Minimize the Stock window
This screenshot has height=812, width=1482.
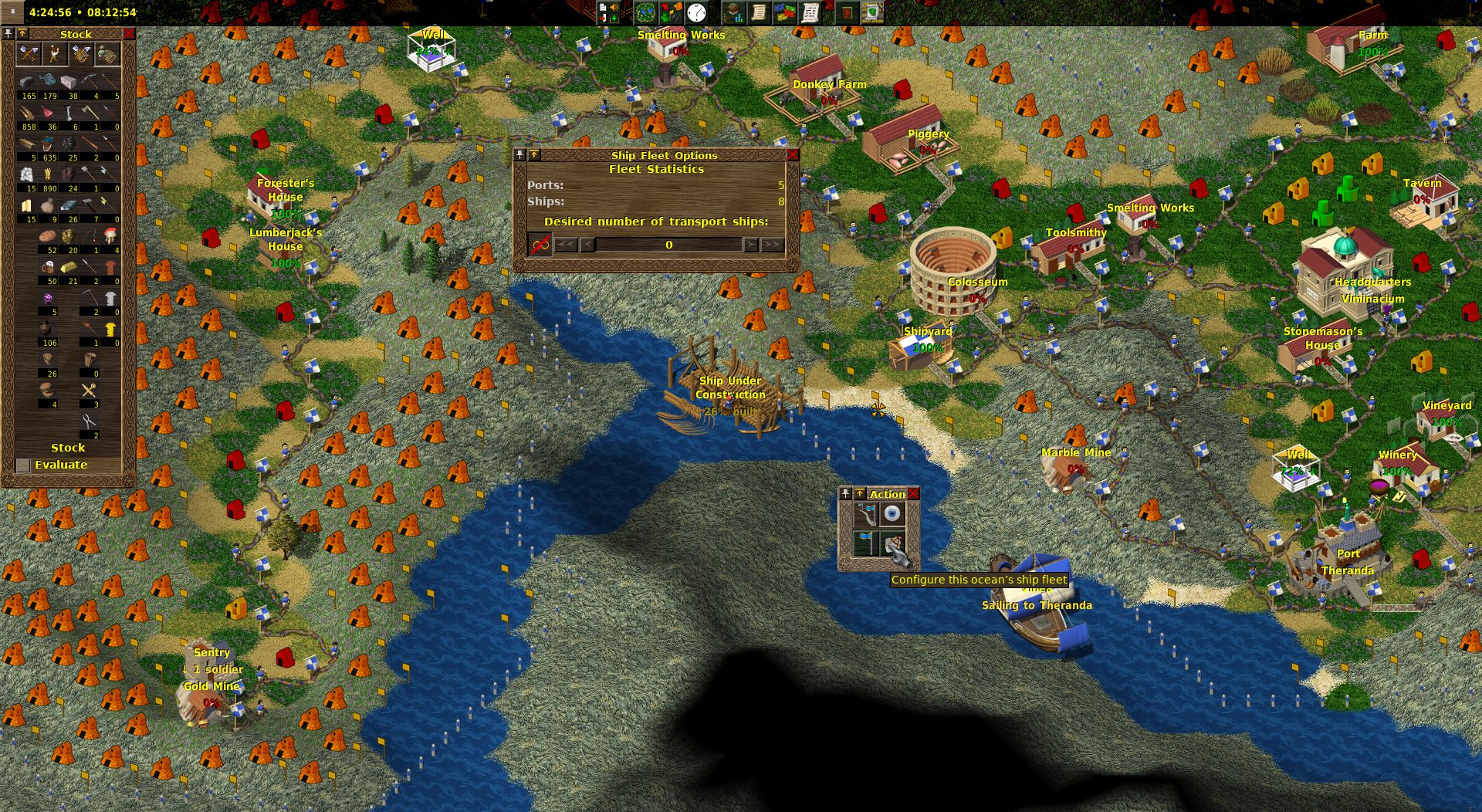tap(22, 34)
